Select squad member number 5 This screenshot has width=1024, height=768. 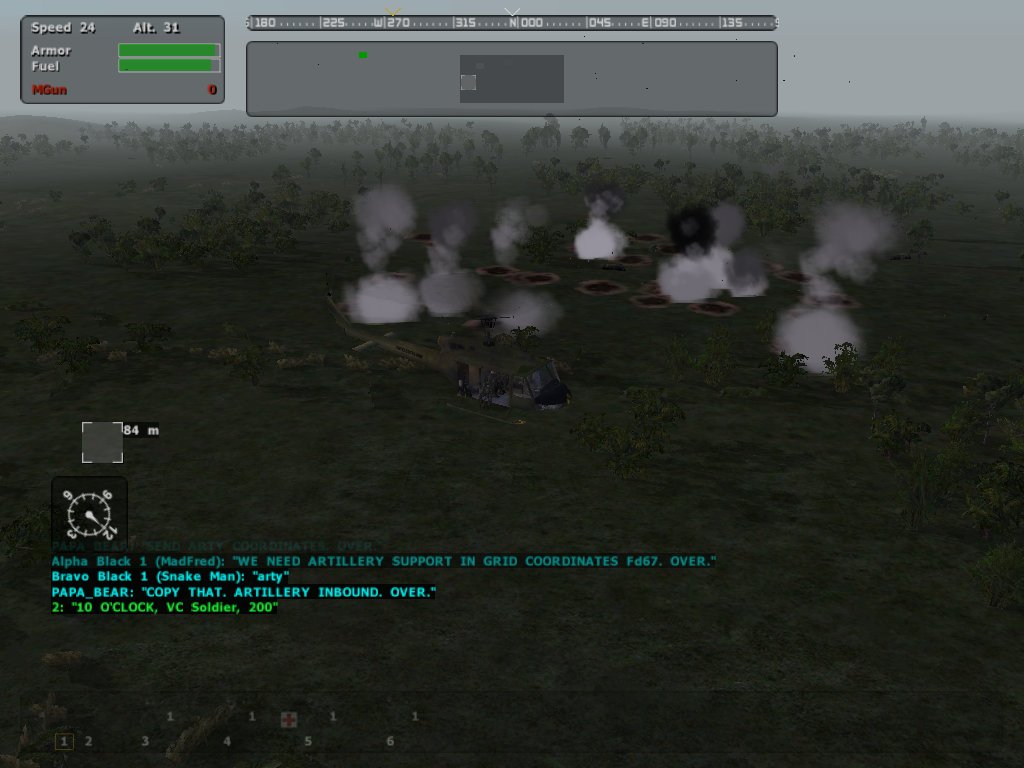308,741
